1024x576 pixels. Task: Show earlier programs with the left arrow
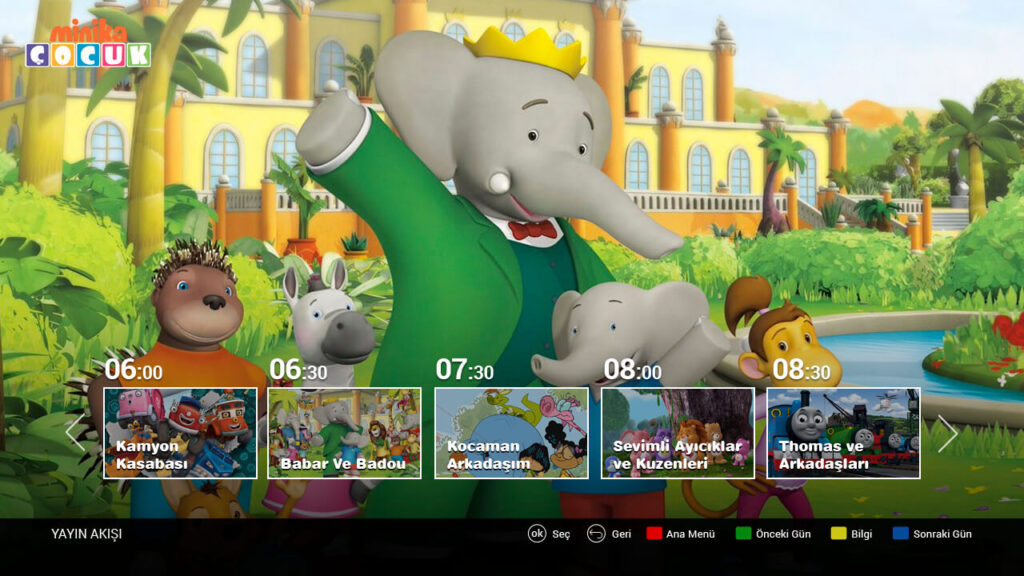point(74,433)
